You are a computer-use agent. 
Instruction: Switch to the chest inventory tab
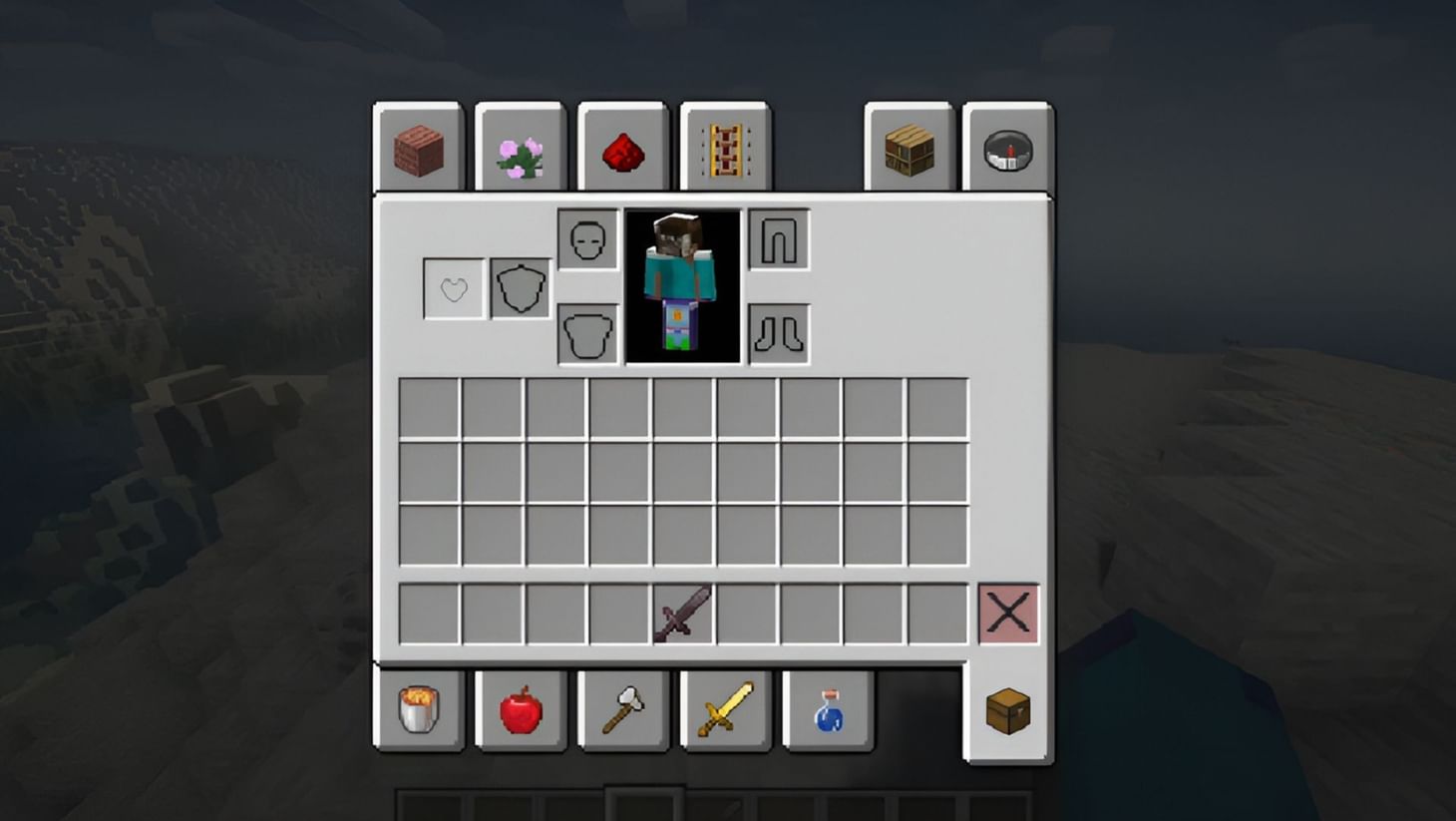tap(1007, 712)
